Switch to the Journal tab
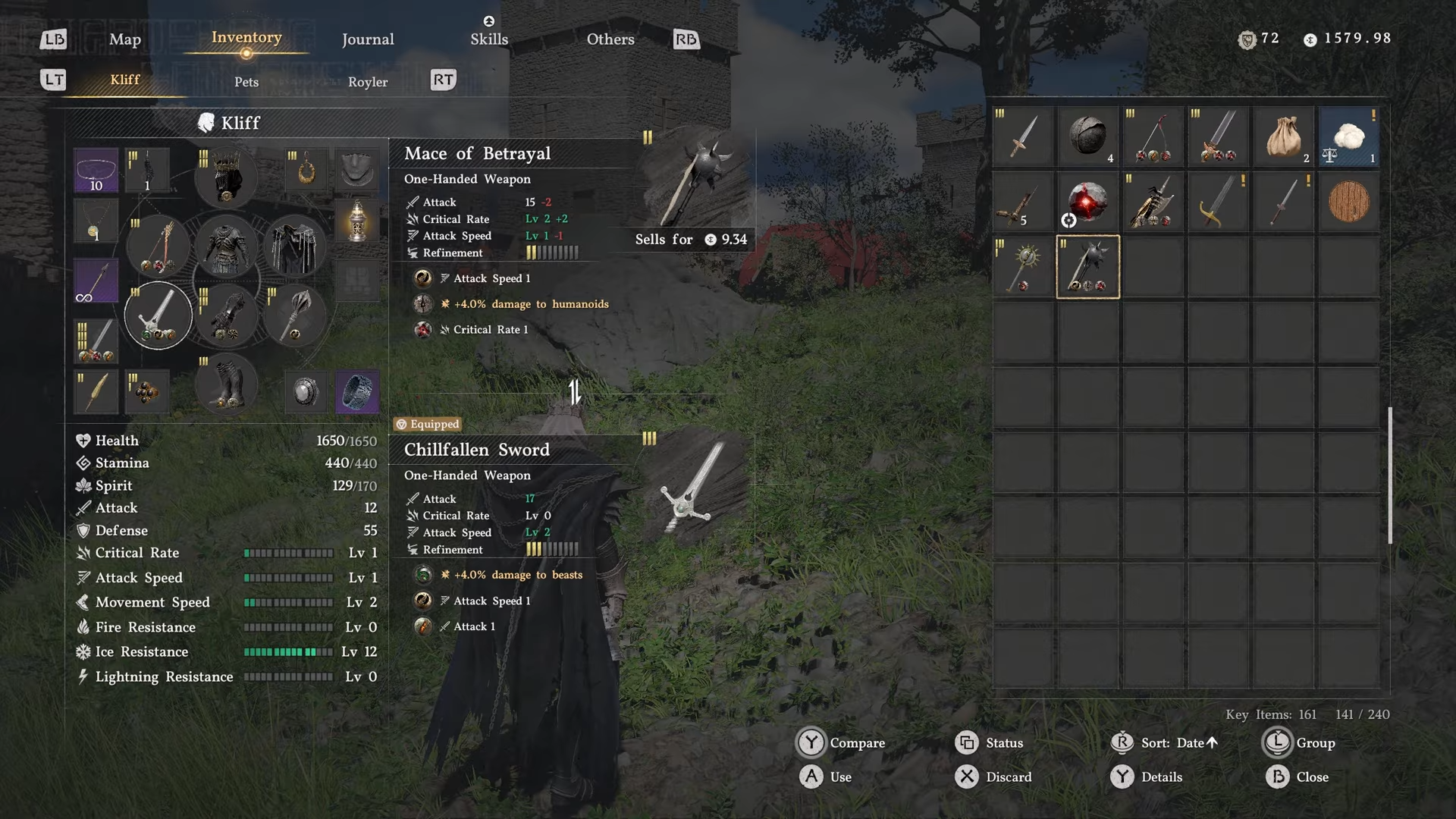This screenshot has height=819, width=1456. [368, 39]
